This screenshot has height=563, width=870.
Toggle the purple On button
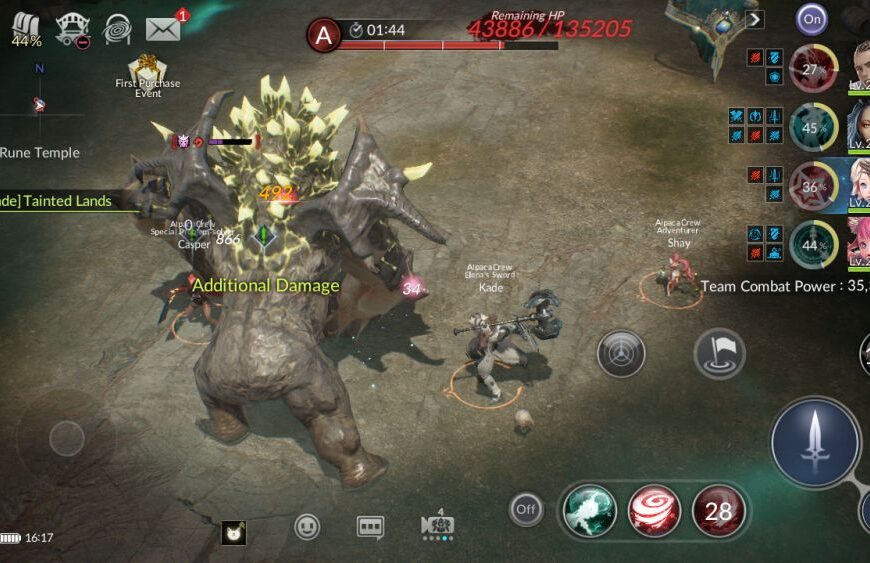click(x=811, y=19)
